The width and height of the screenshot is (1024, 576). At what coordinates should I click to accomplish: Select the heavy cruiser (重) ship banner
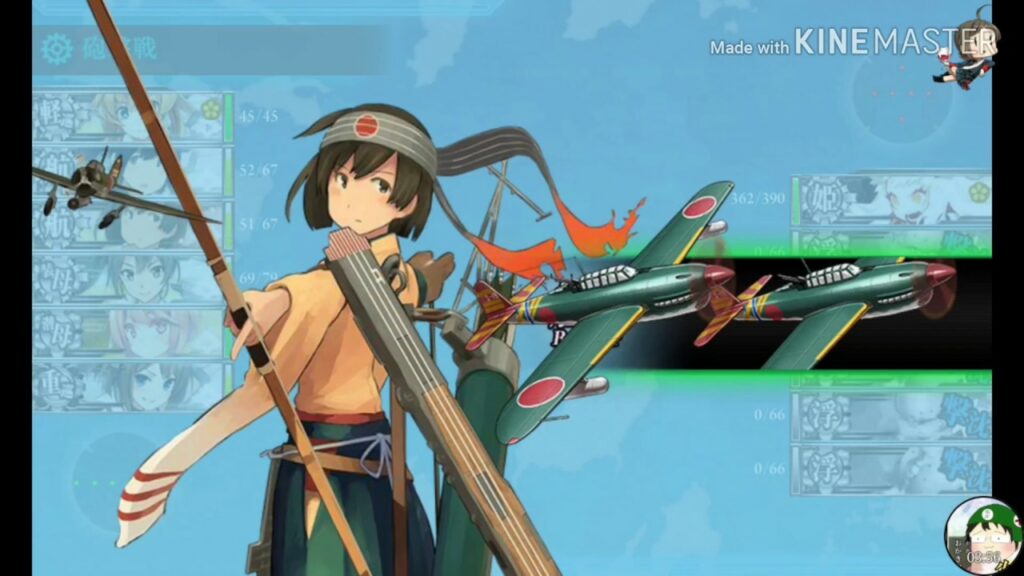[x=130, y=386]
